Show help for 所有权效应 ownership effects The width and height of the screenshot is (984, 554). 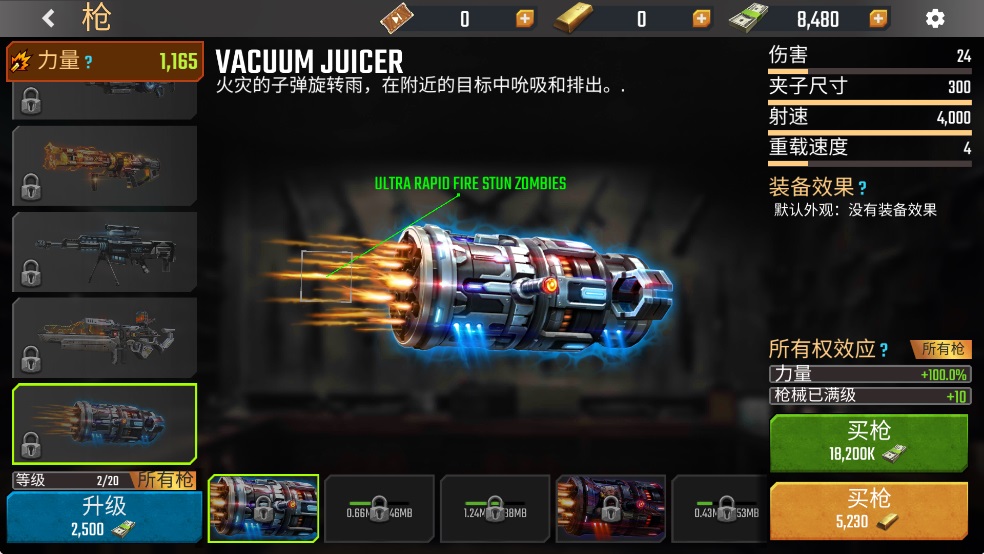tap(883, 350)
